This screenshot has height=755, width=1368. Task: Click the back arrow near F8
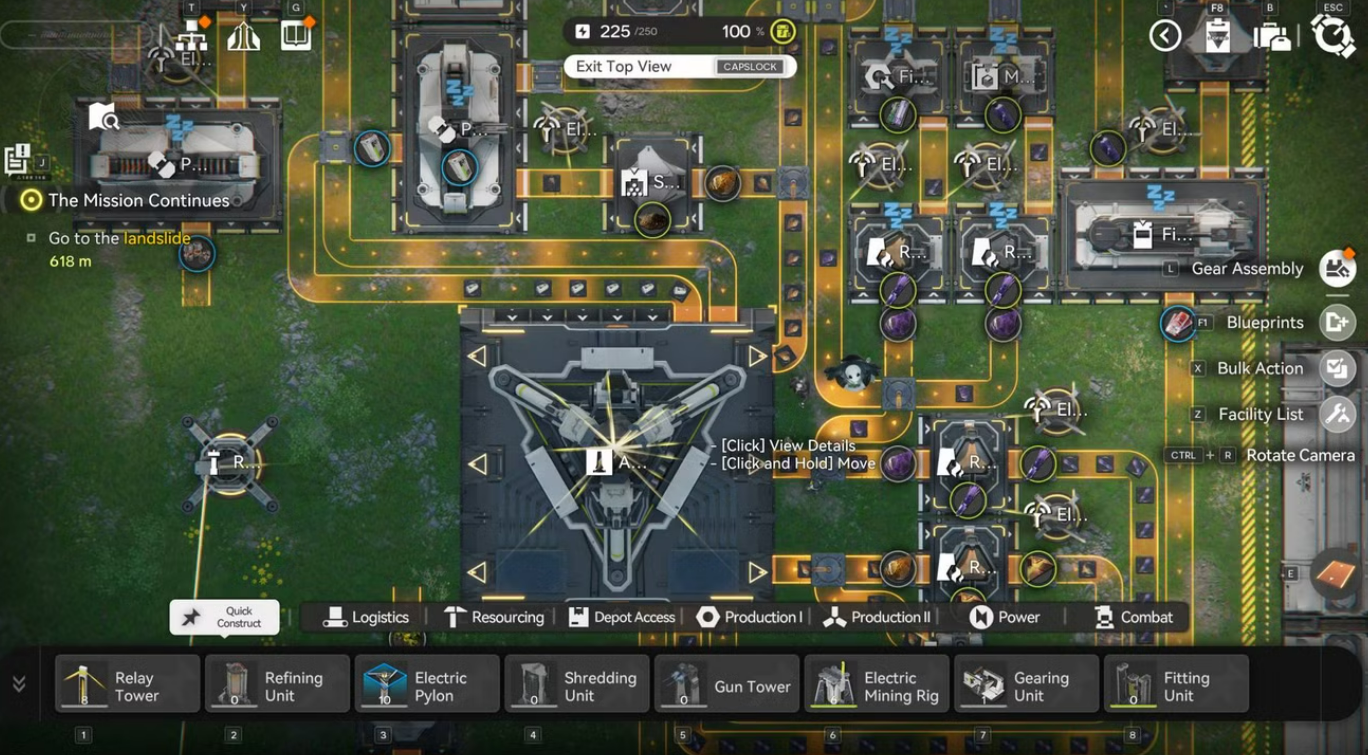coord(1164,35)
